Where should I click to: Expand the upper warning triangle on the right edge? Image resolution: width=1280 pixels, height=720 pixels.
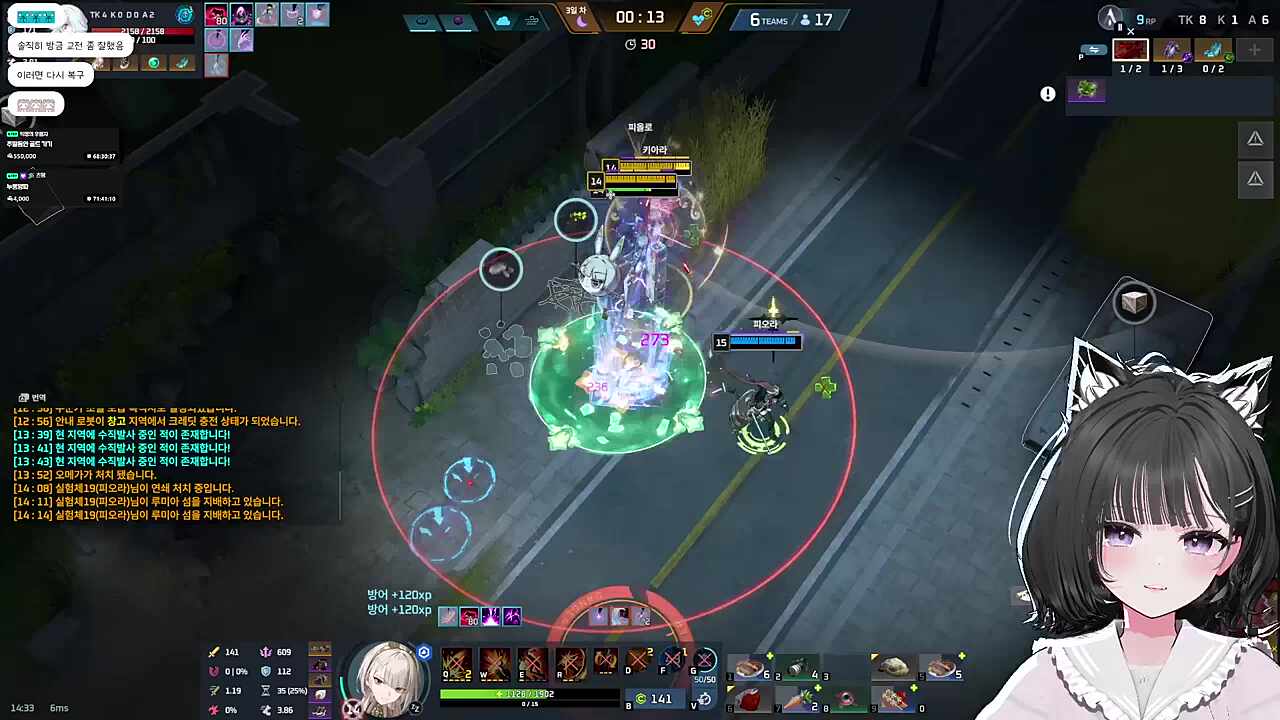tap(1255, 139)
